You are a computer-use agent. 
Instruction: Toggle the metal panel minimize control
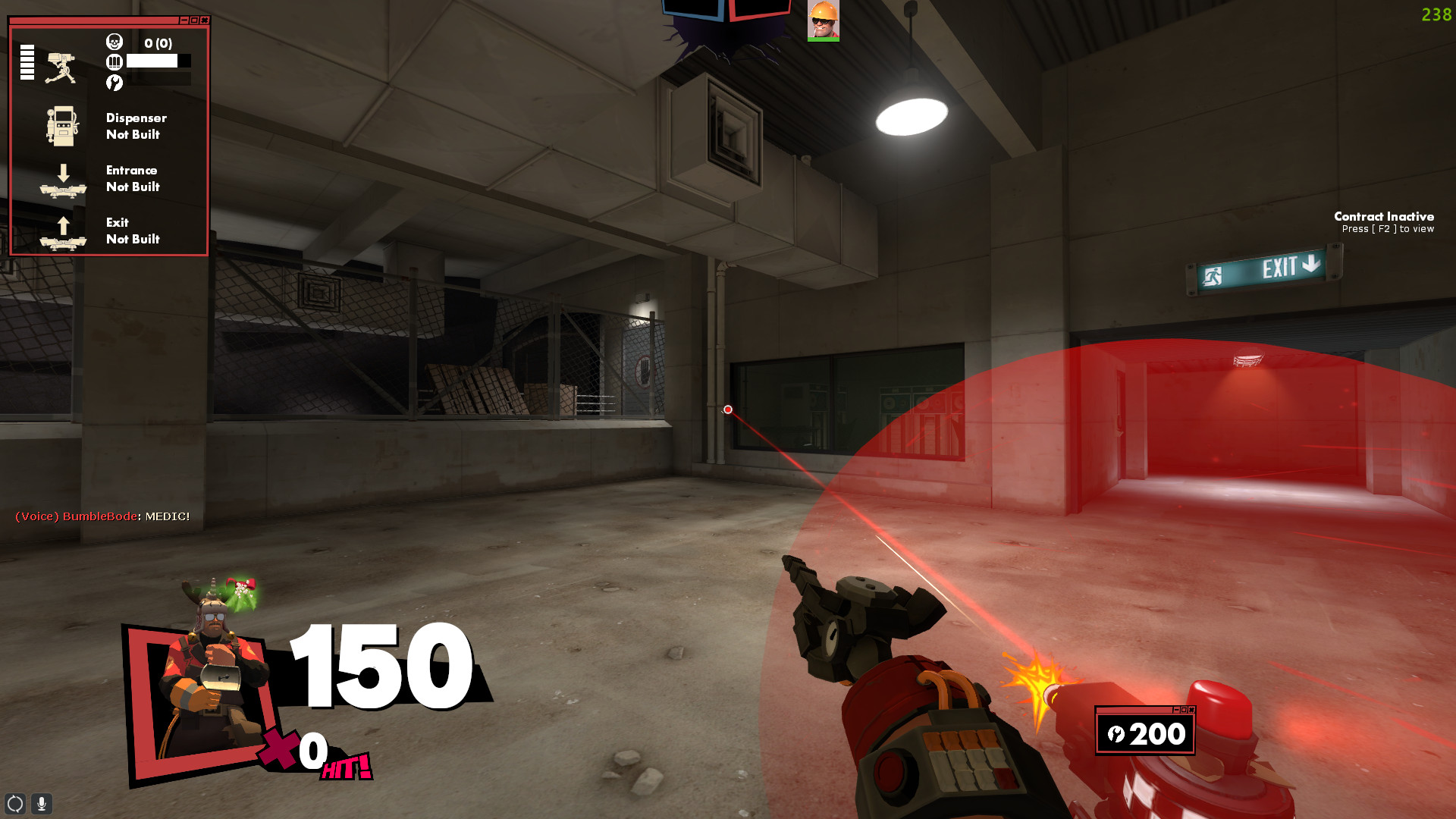pyautogui.click(x=1176, y=710)
